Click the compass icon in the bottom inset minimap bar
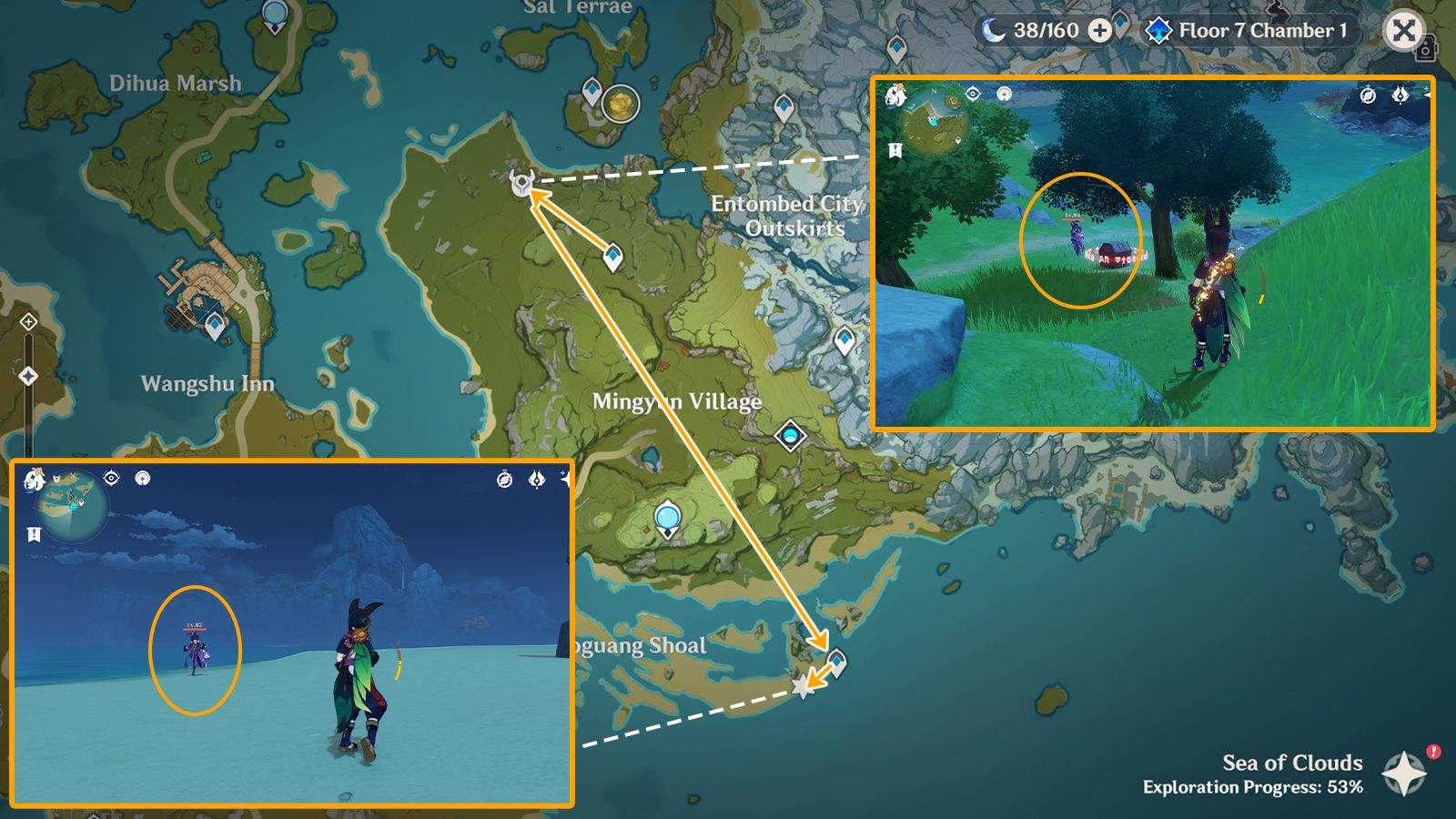The image size is (1456, 819). [505, 480]
